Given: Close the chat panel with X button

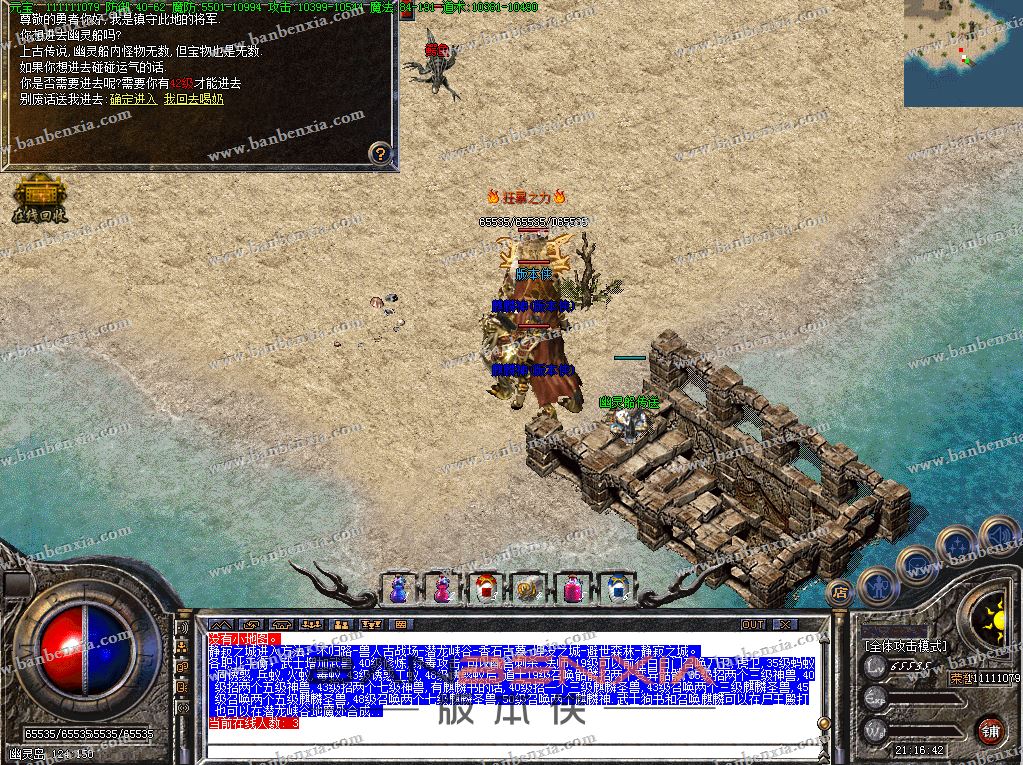Looking at the screenshot, I should coord(784,624).
